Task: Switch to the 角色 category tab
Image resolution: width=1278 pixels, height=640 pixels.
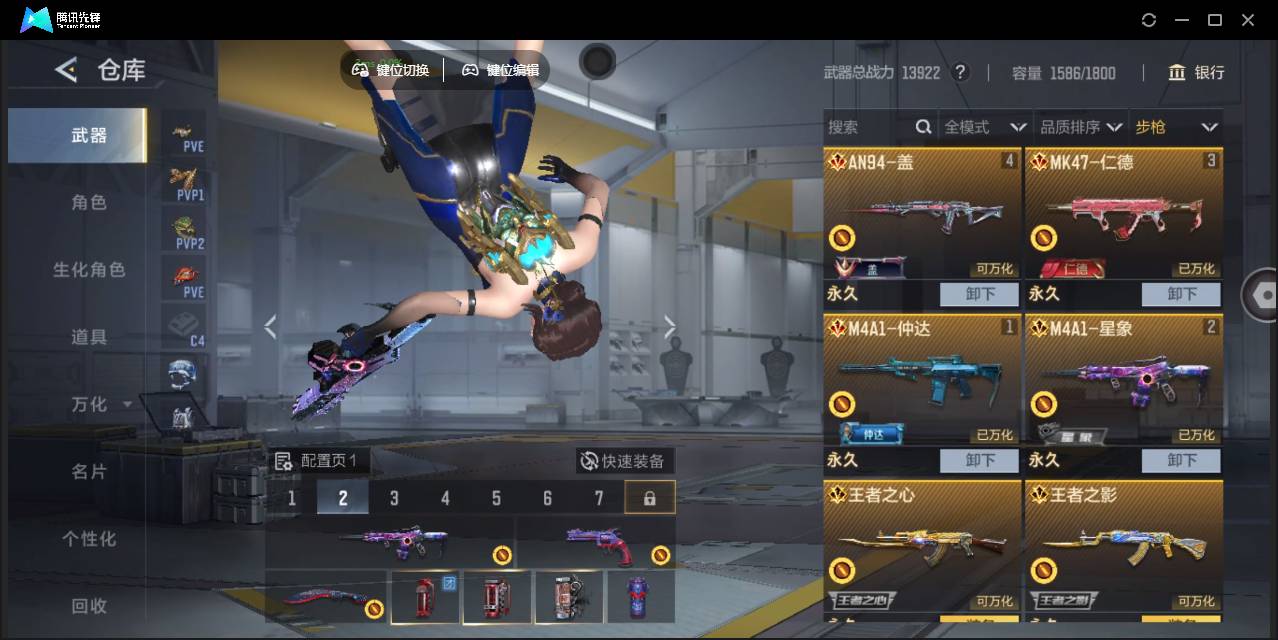Action: (89, 202)
